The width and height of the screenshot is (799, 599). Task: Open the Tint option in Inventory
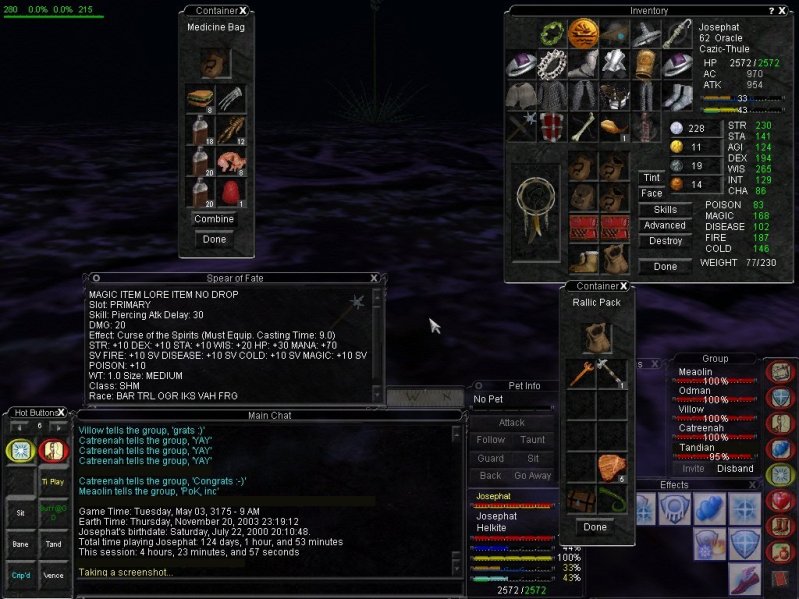(x=651, y=178)
